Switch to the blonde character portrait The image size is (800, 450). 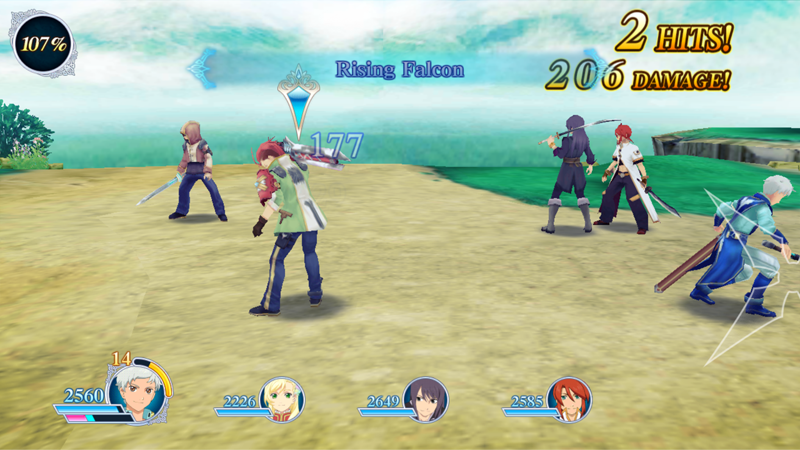click(281, 399)
